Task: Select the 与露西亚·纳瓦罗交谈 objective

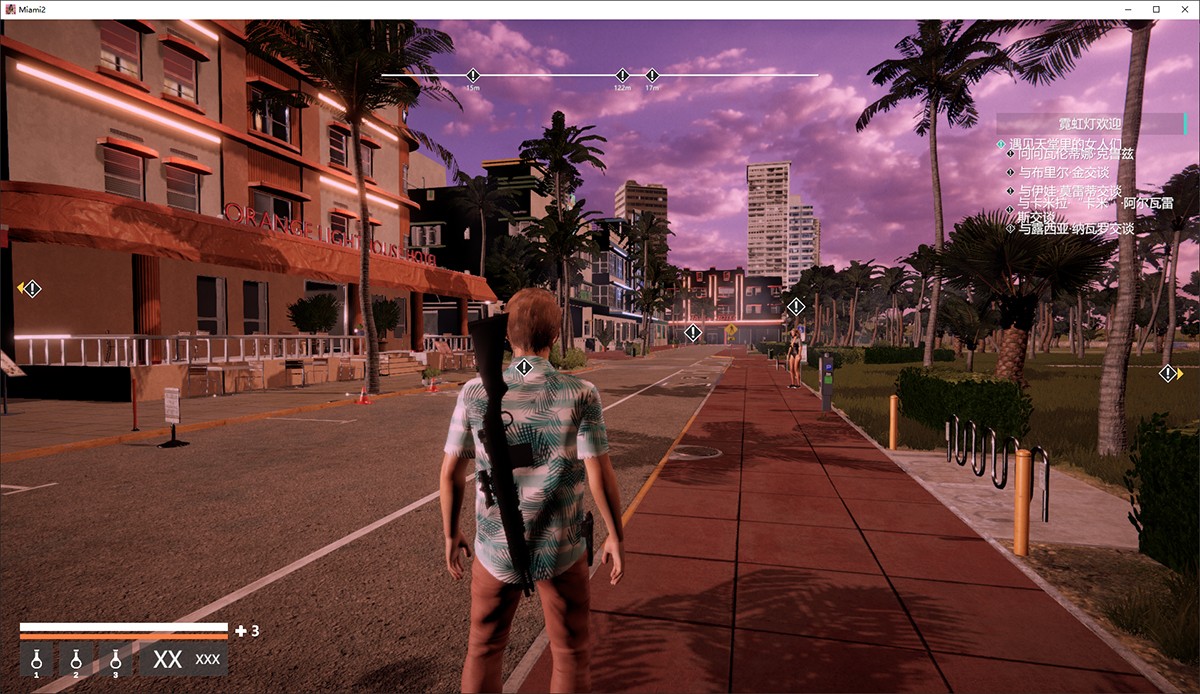Action: 1075,229
